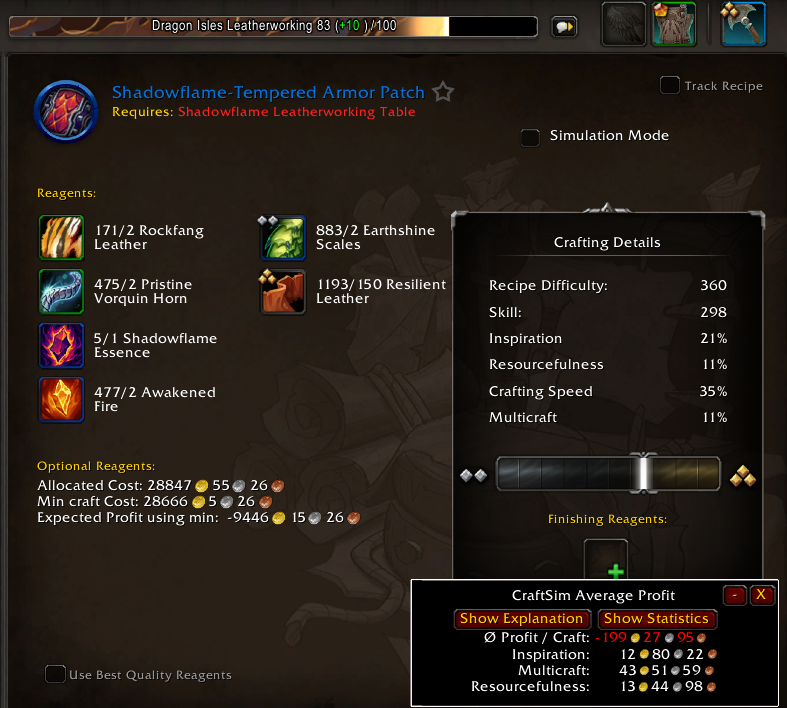Screen dimensions: 787x708
Task: Enable Simulation Mode checkbox
Action: (x=531, y=137)
